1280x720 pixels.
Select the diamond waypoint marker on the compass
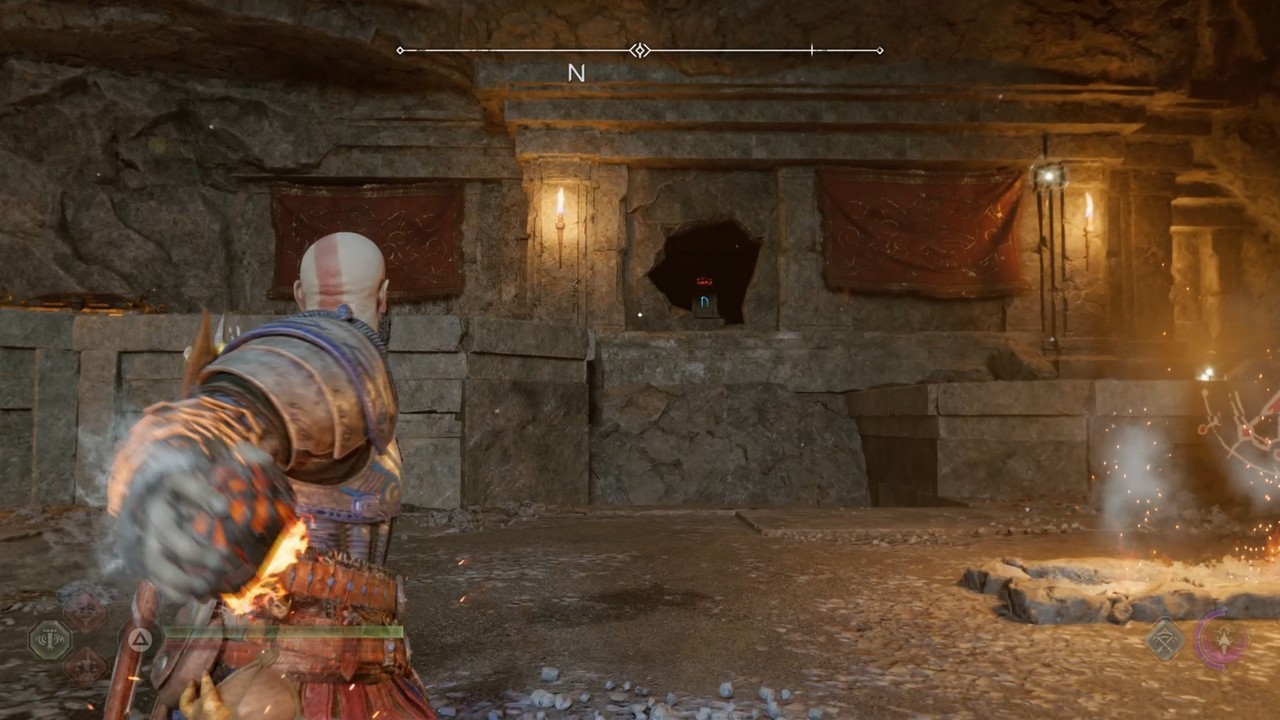639,50
